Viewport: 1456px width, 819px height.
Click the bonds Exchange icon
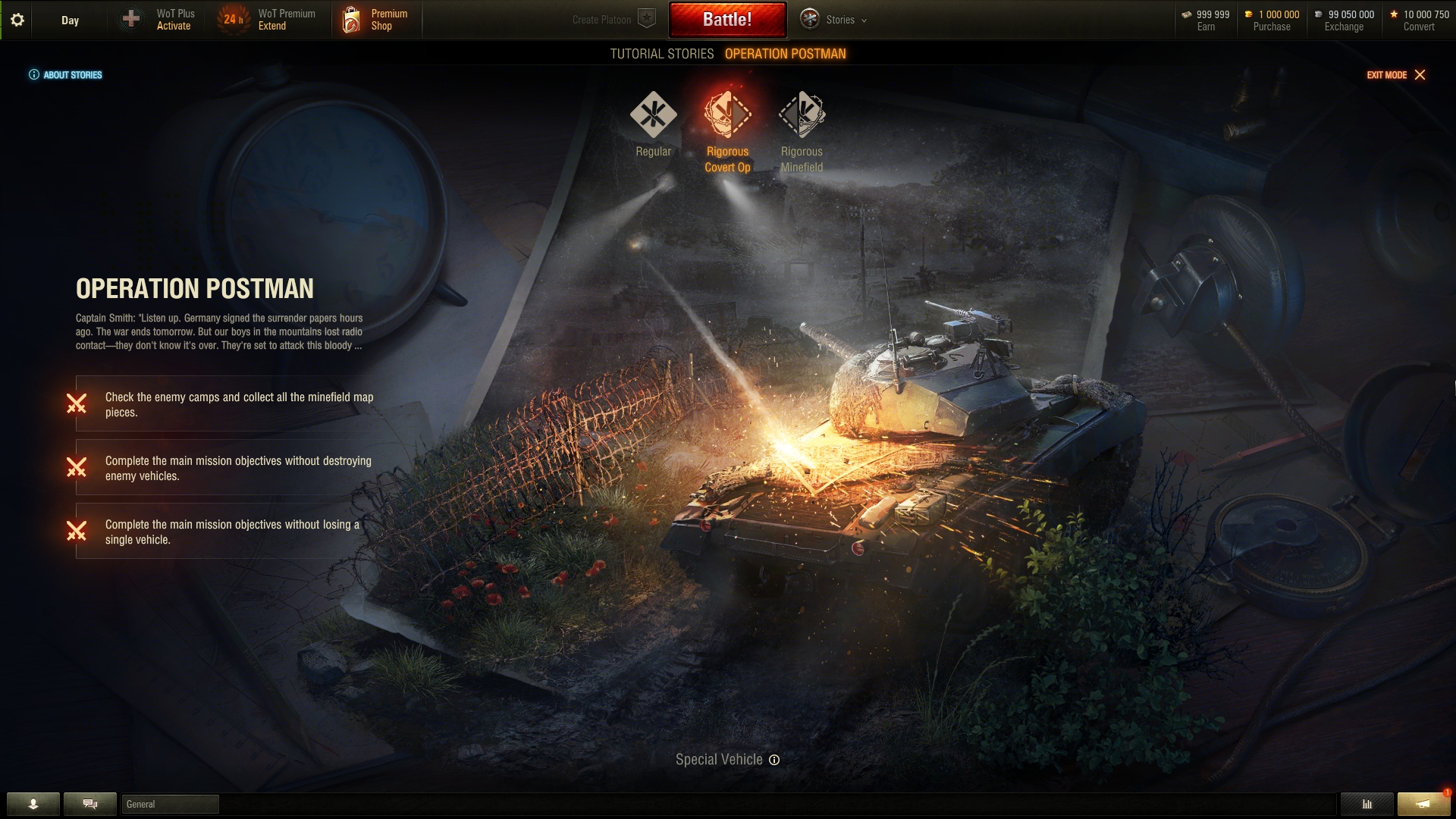1320,14
